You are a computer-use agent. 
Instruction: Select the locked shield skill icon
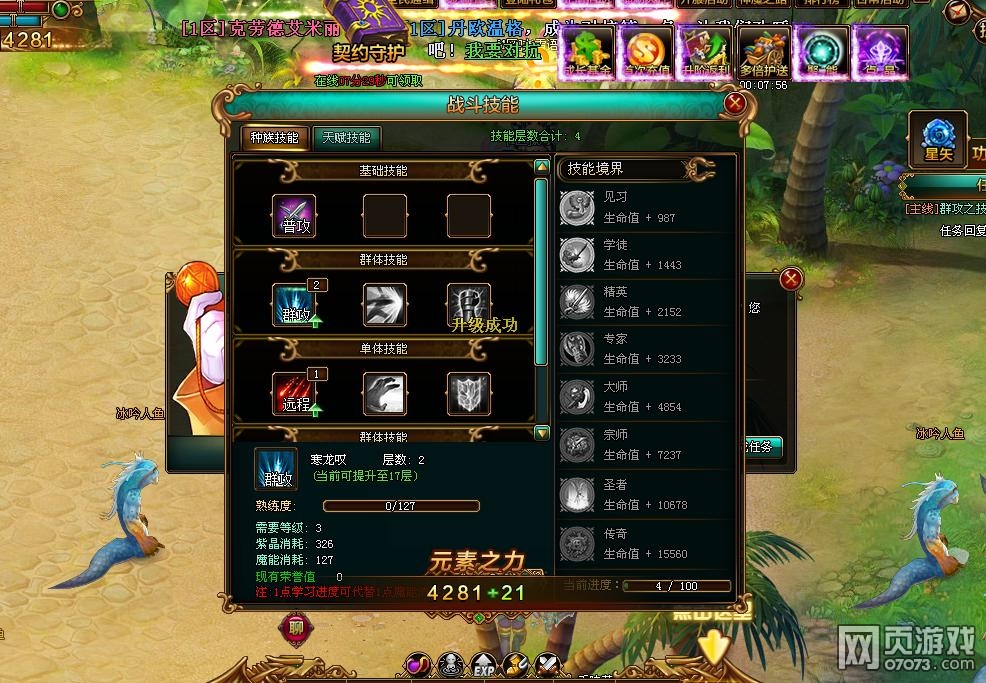coord(468,393)
